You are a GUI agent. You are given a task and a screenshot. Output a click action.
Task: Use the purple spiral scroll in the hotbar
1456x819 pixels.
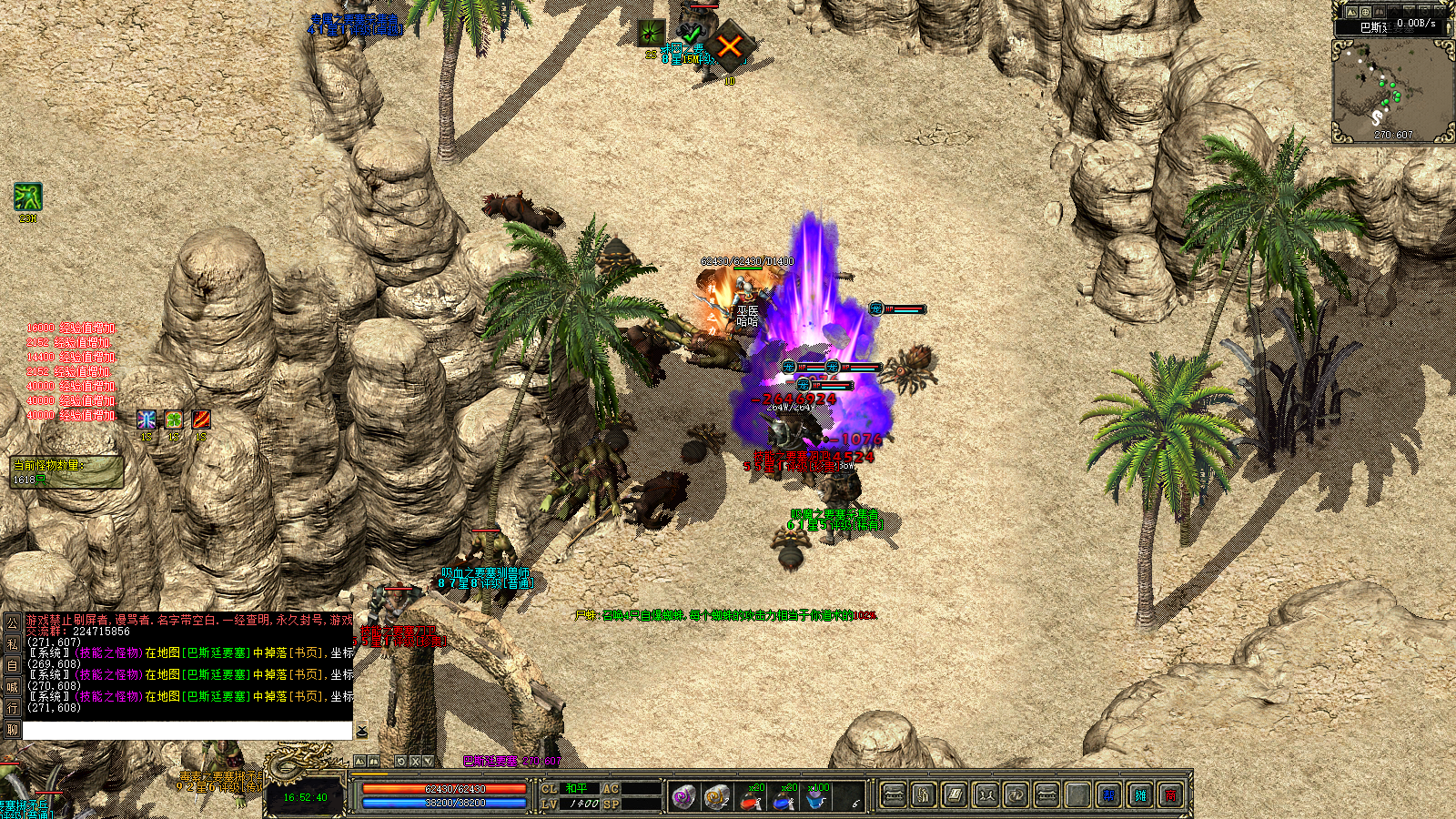click(684, 797)
